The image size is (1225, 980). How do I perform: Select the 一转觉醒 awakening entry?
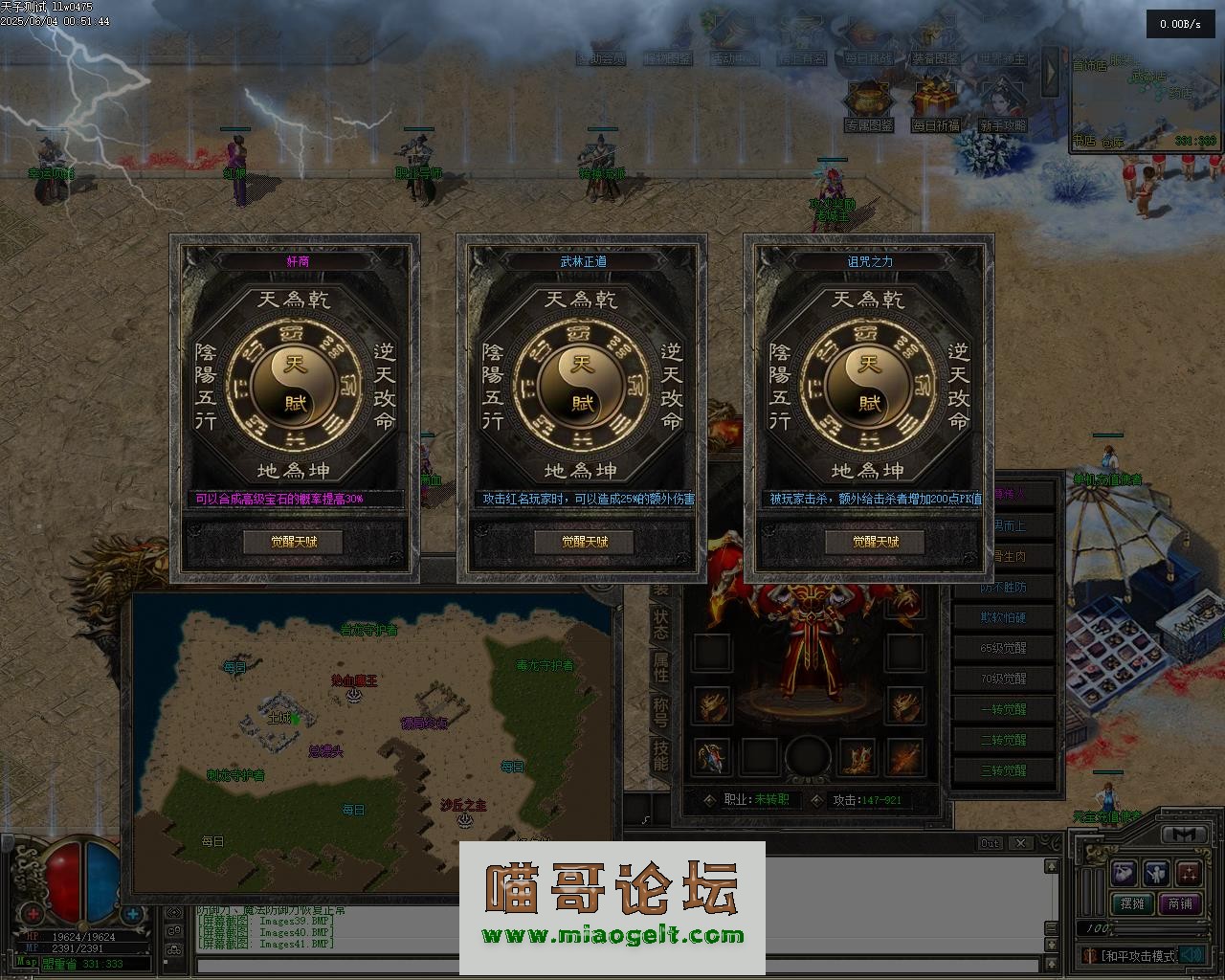(1003, 709)
